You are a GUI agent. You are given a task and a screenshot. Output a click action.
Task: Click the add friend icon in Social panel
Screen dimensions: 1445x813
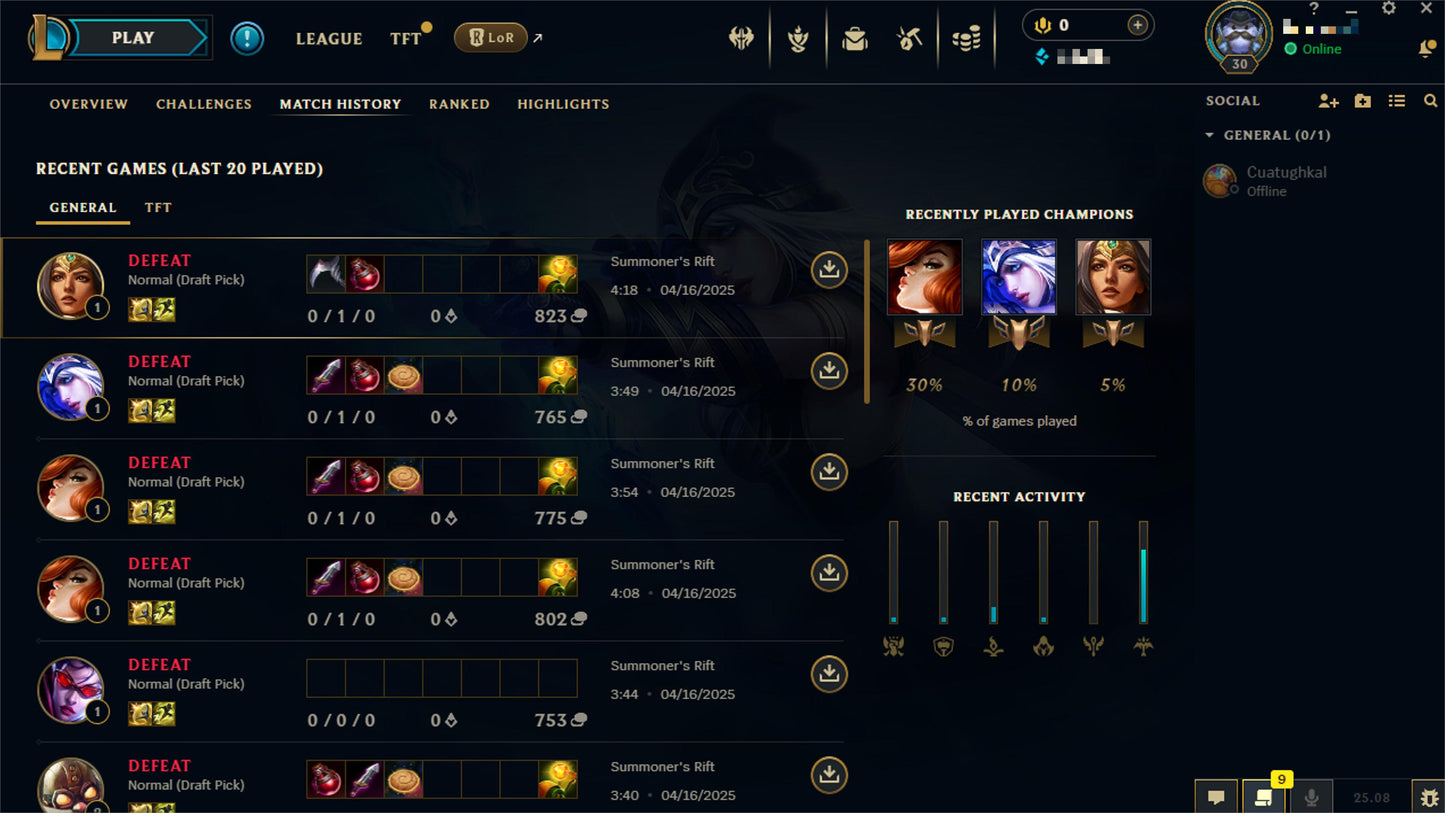click(x=1328, y=101)
